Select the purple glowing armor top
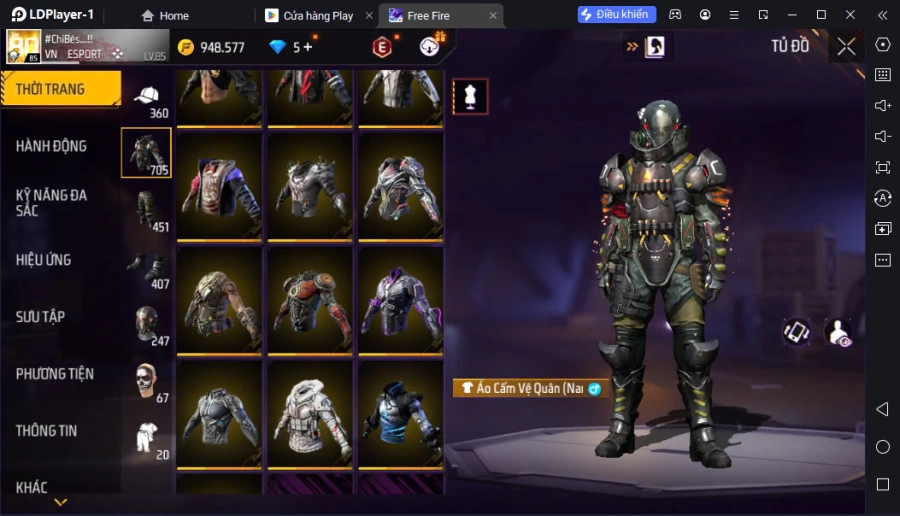This screenshot has height=516, width=900. tap(400, 299)
